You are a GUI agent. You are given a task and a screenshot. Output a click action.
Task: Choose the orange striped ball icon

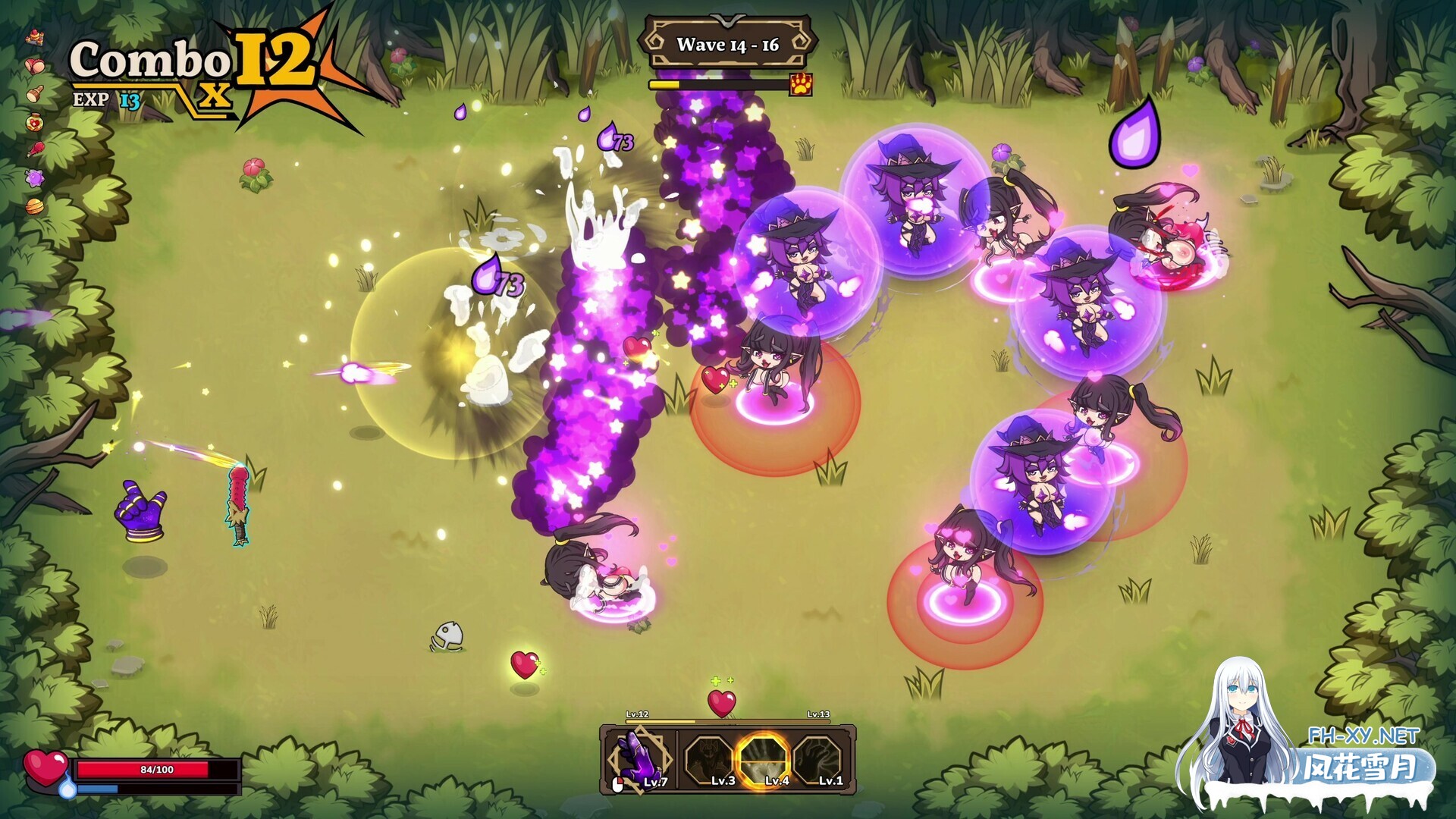pos(34,206)
